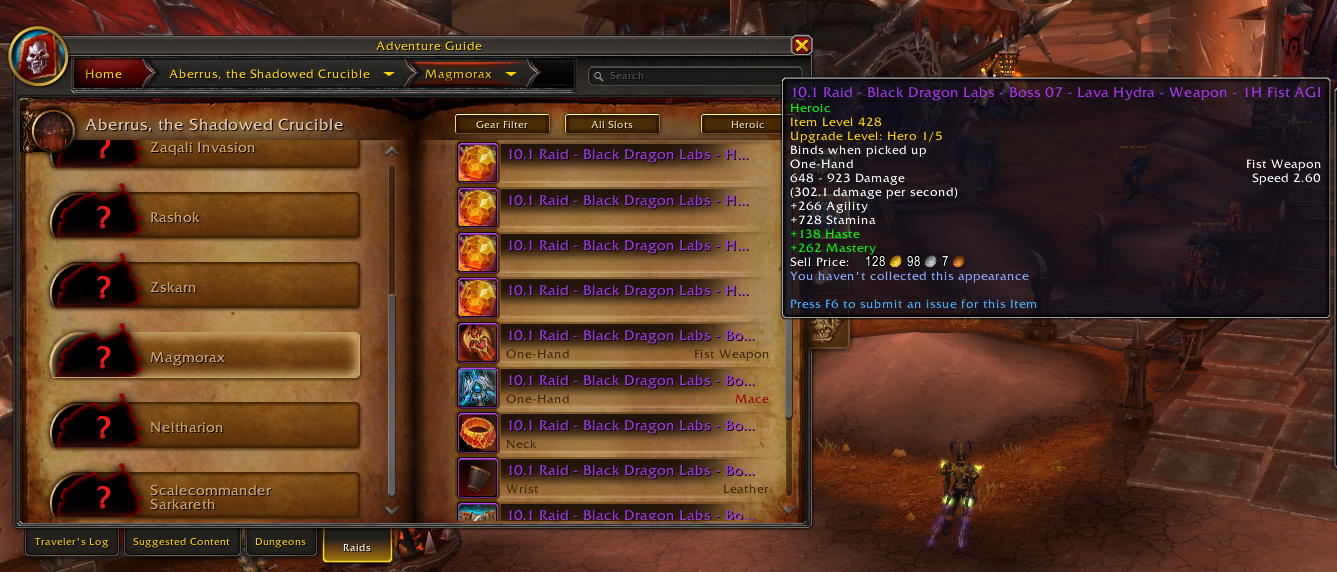This screenshot has width=1337, height=572.
Task: Switch to the Suggested Content tab
Action: pyautogui.click(x=181, y=542)
